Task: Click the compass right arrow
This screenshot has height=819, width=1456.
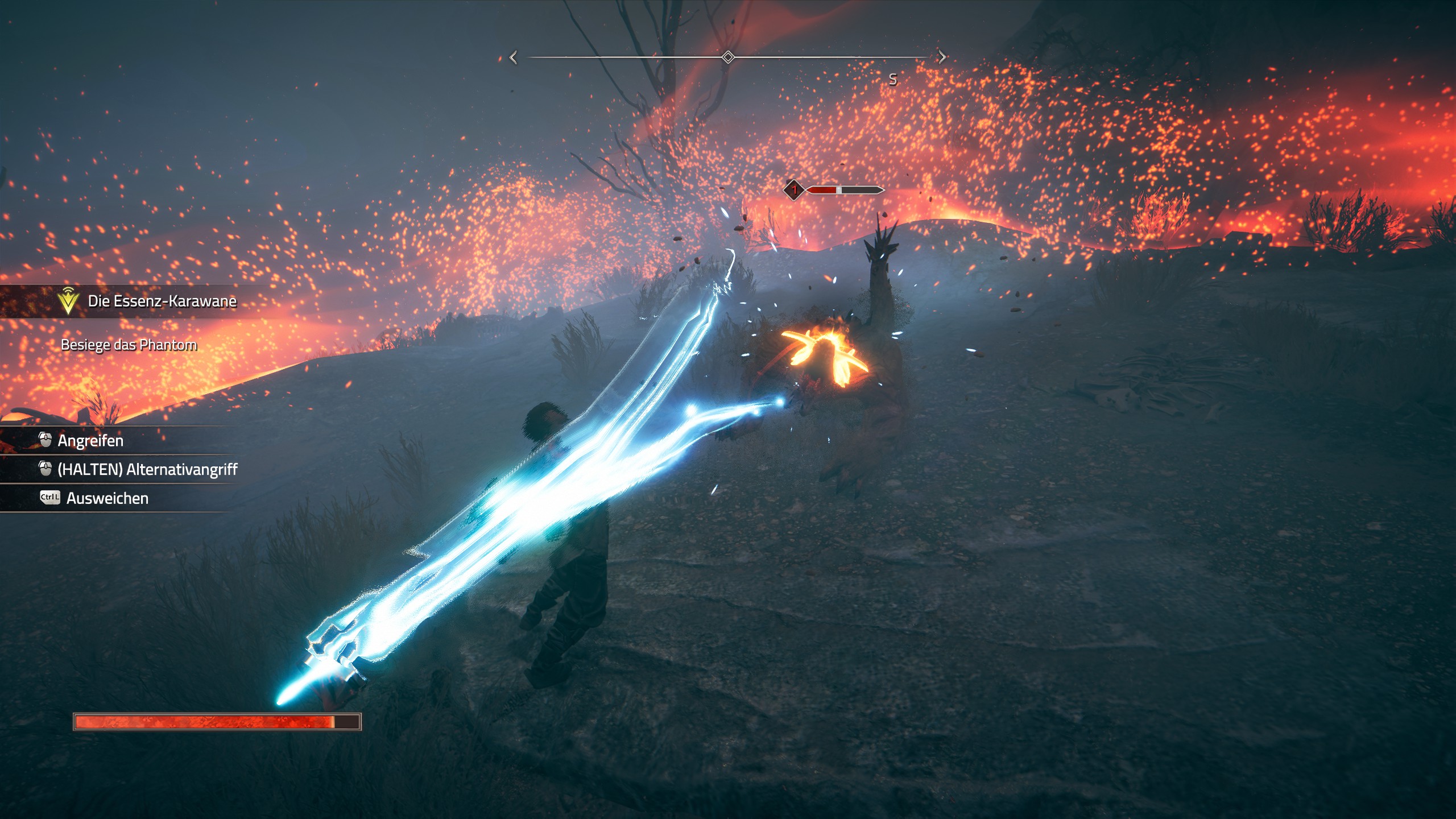Action: pyautogui.click(x=942, y=57)
